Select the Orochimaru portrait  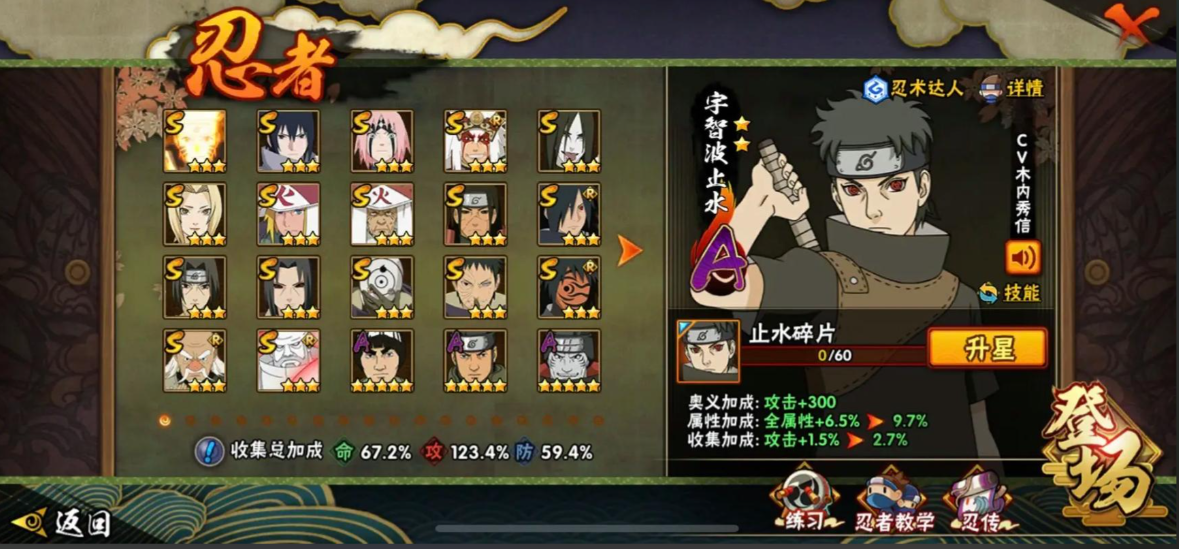point(568,141)
